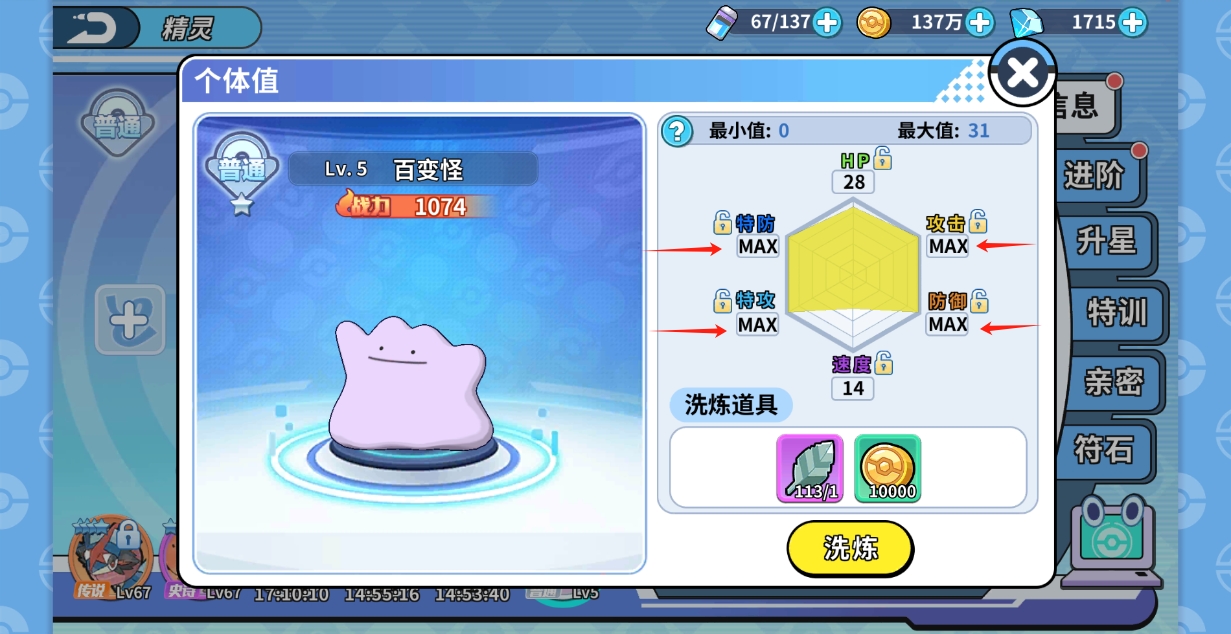Switch to the 亲密 tab
This screenshot has height=634, width=1231.
1114,381
